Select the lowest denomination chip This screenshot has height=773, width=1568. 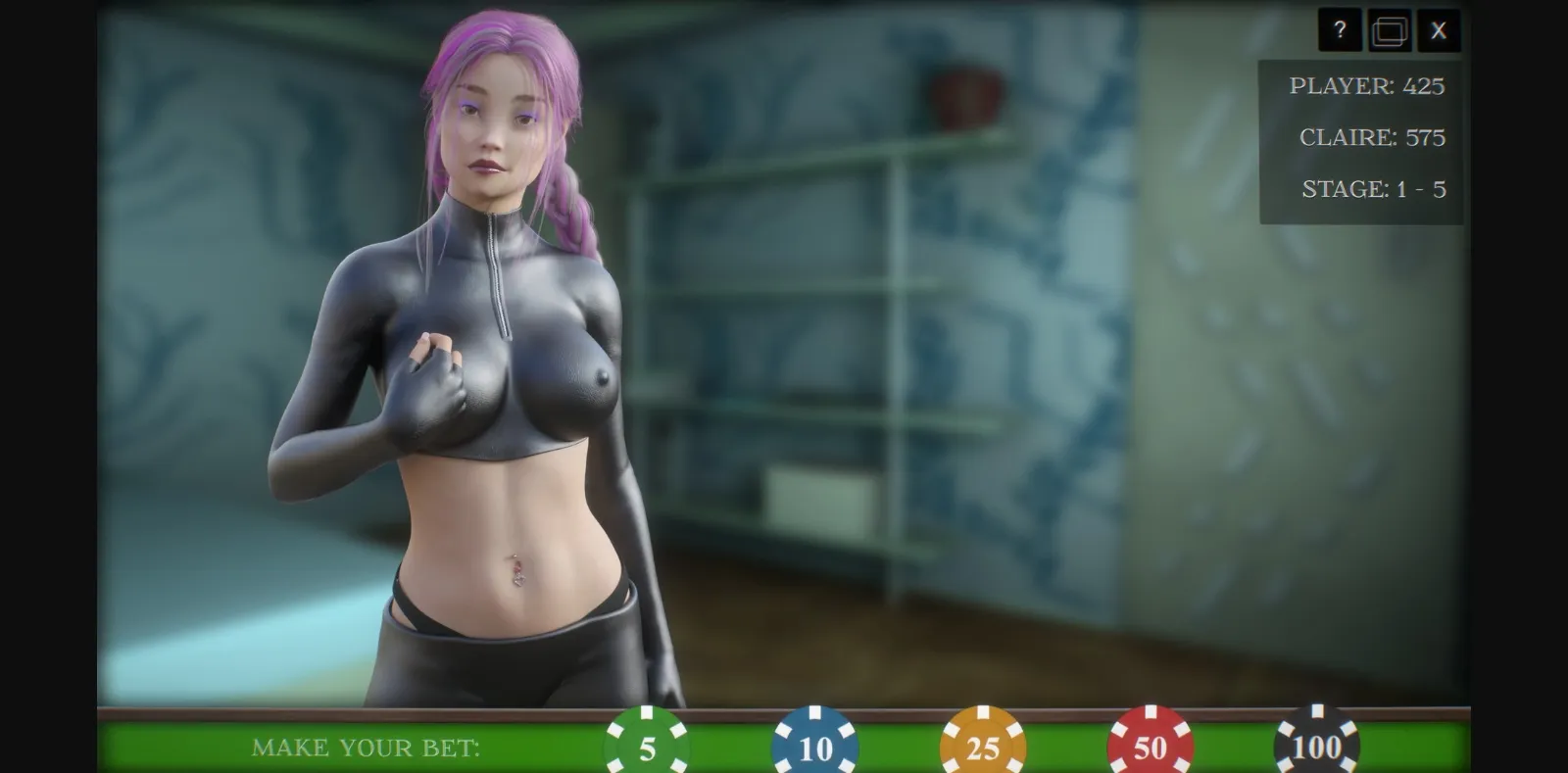645,747
